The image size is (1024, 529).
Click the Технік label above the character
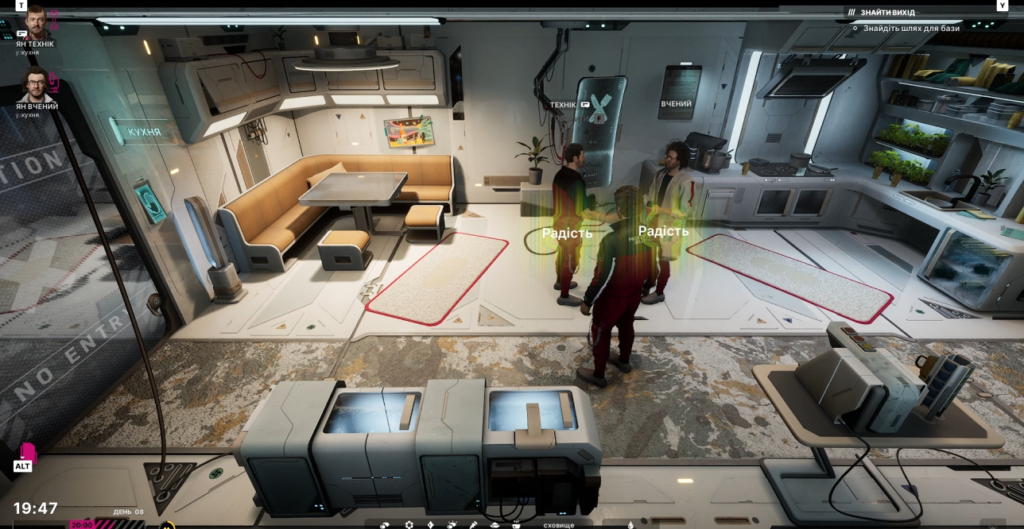coord(563,104)
